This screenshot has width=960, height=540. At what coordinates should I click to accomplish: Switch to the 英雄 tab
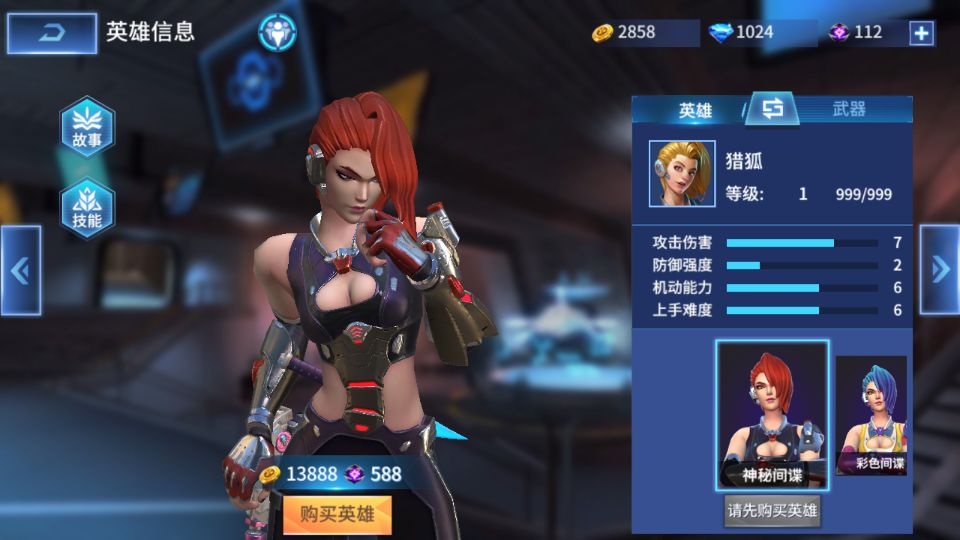(x=695, y=110)
